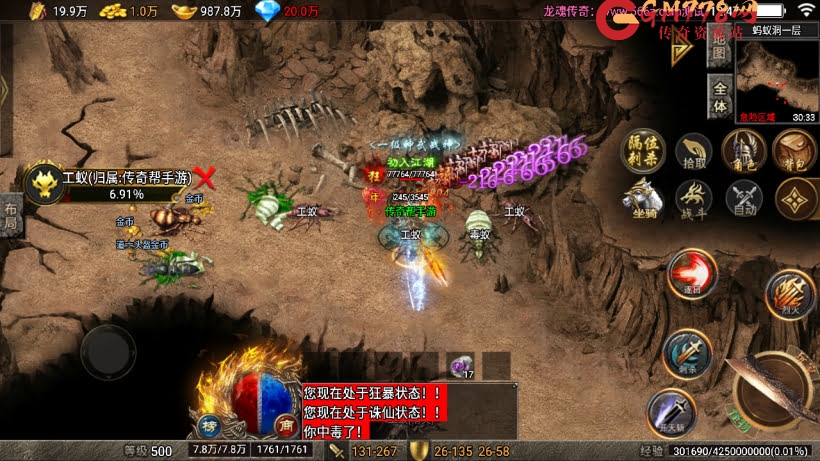Select the 战斗 combat mode button
Screen dimensions: 820x461
click(x=693, y=197)
